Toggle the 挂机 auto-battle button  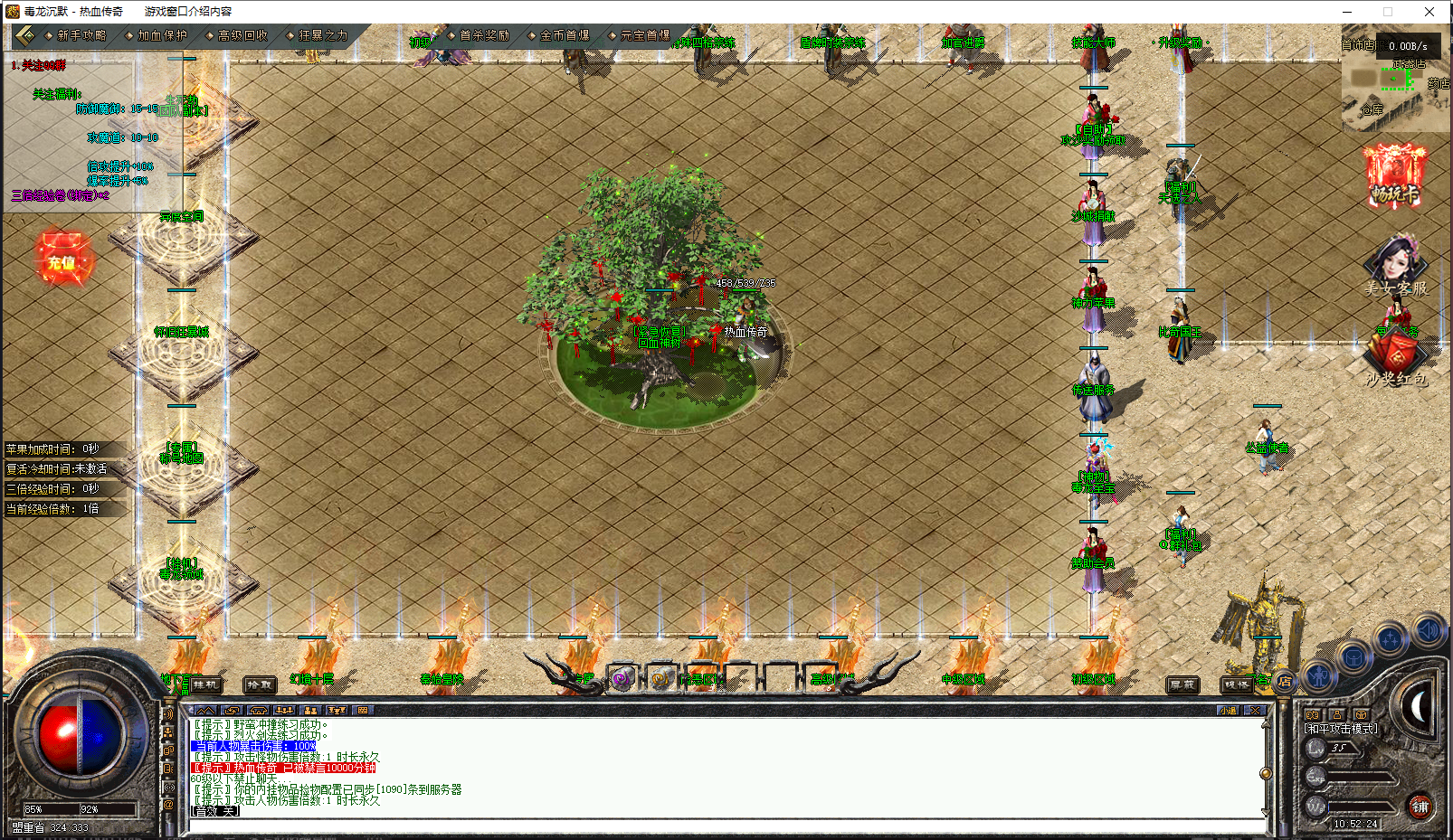[205, 684]
